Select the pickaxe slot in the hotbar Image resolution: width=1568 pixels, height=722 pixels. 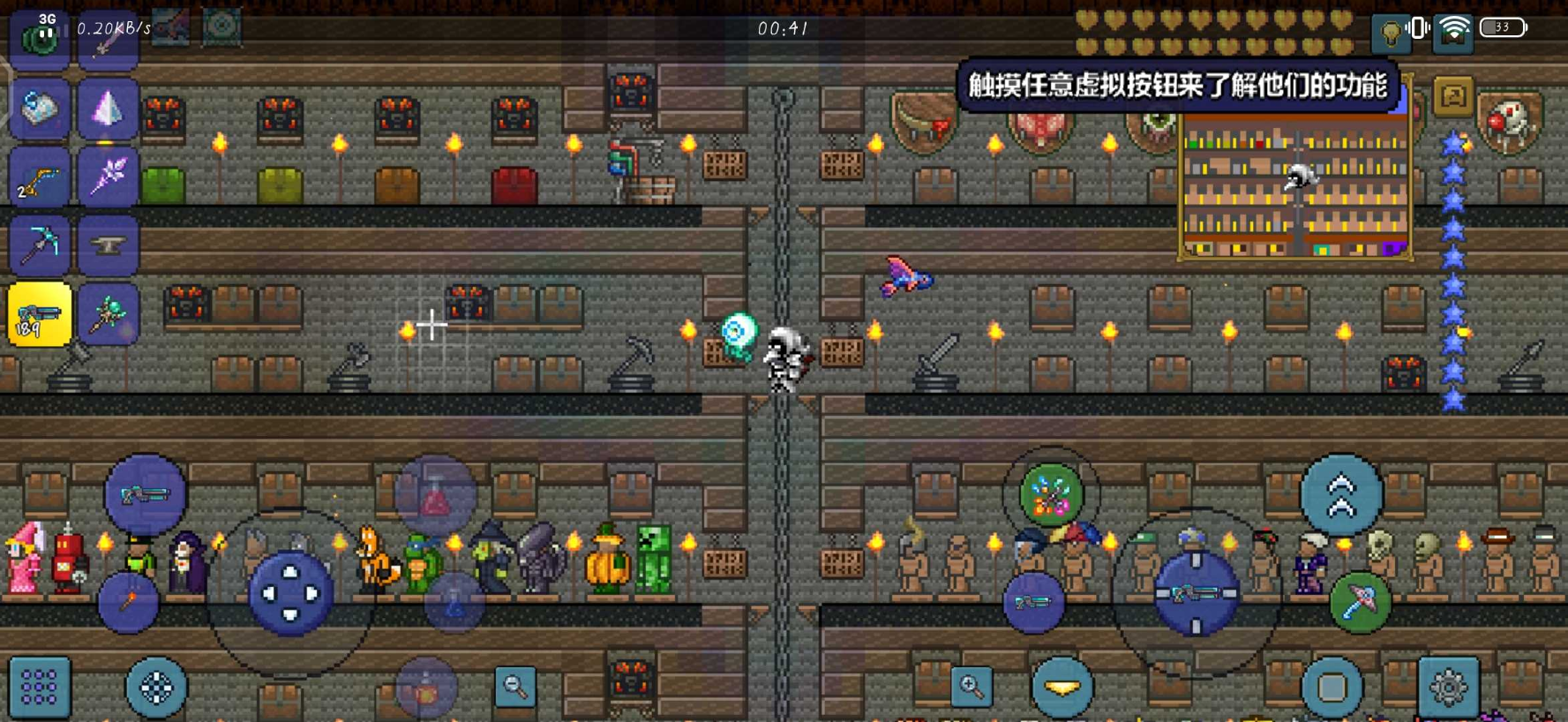[x=39, y=244]
